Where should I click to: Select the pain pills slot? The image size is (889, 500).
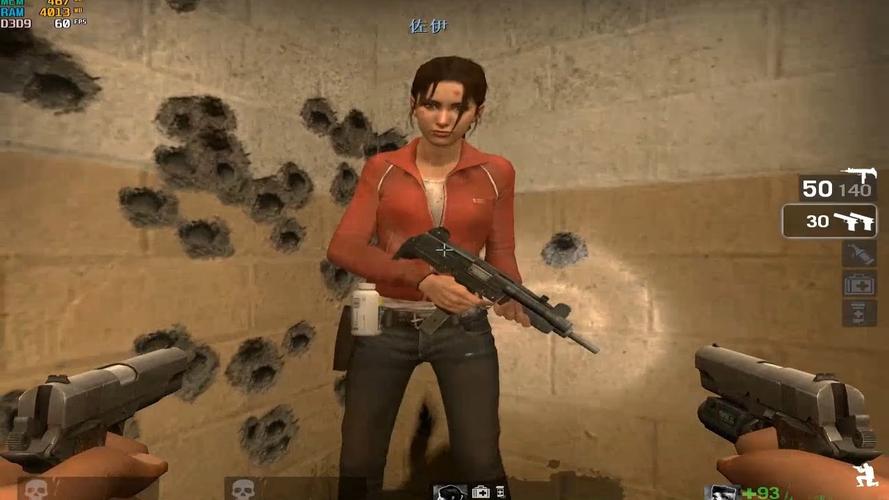(x=859, y=313)
